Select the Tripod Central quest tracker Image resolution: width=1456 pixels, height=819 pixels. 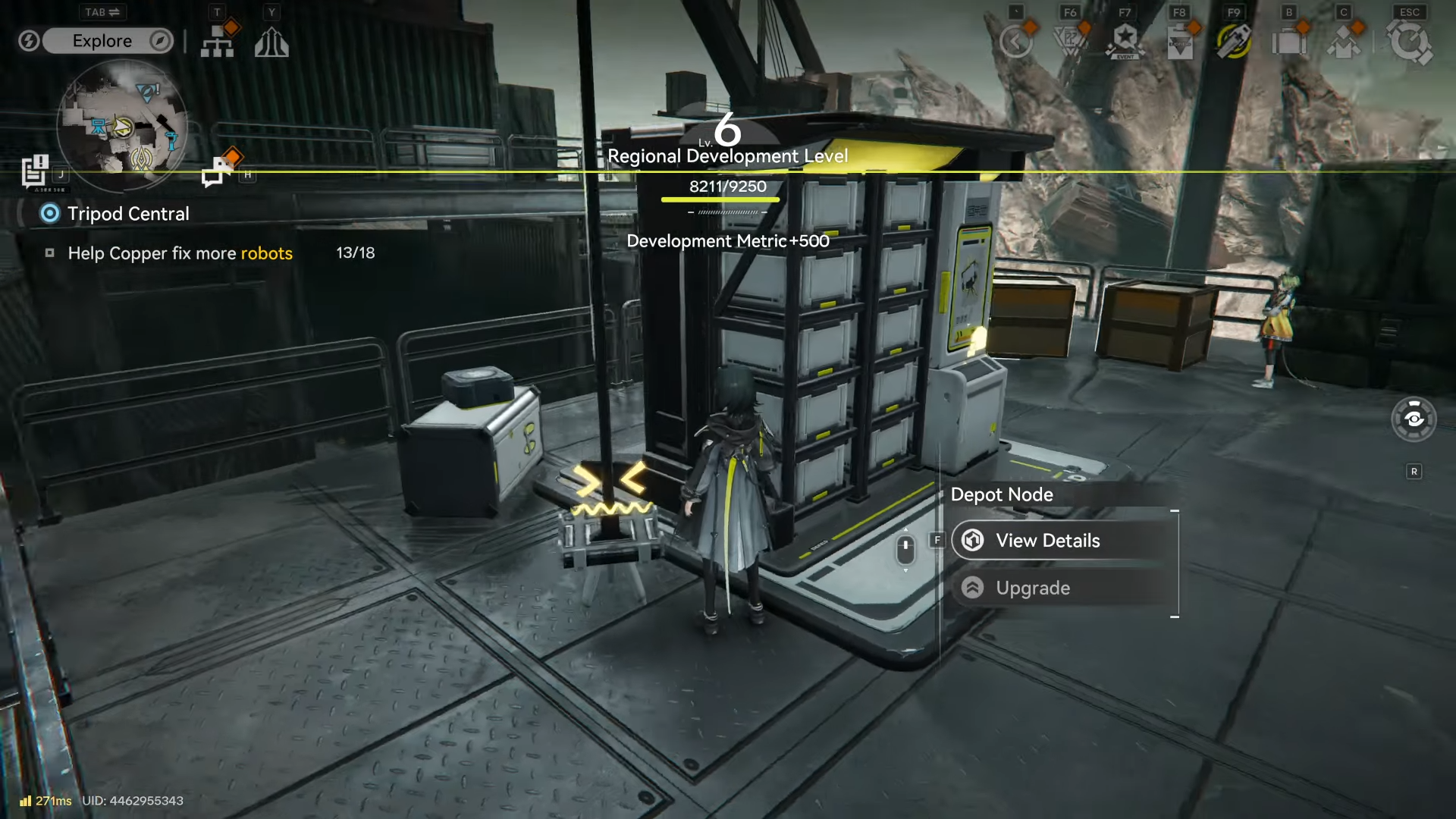point(127,214)
